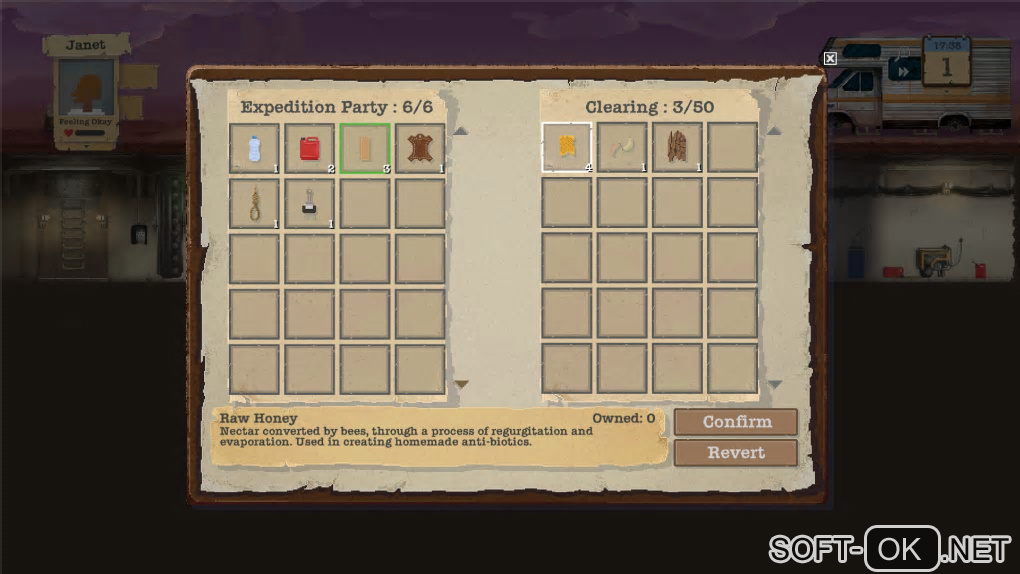This screenshot has height=574, width=1020.
Task: Click Expedition Party list down arrow
Action: [461, 384]
